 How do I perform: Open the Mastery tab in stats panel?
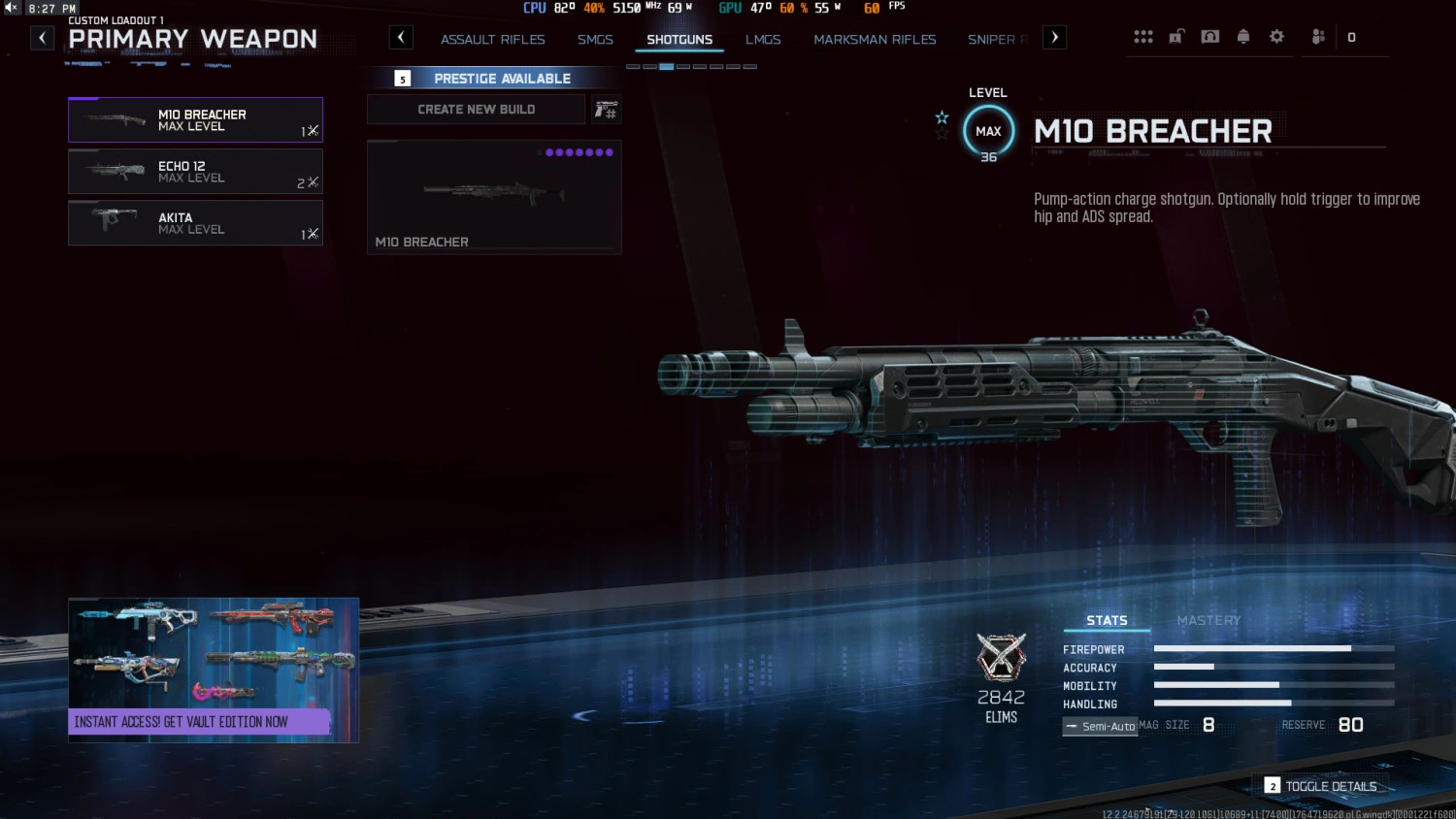click(1208, 620)
